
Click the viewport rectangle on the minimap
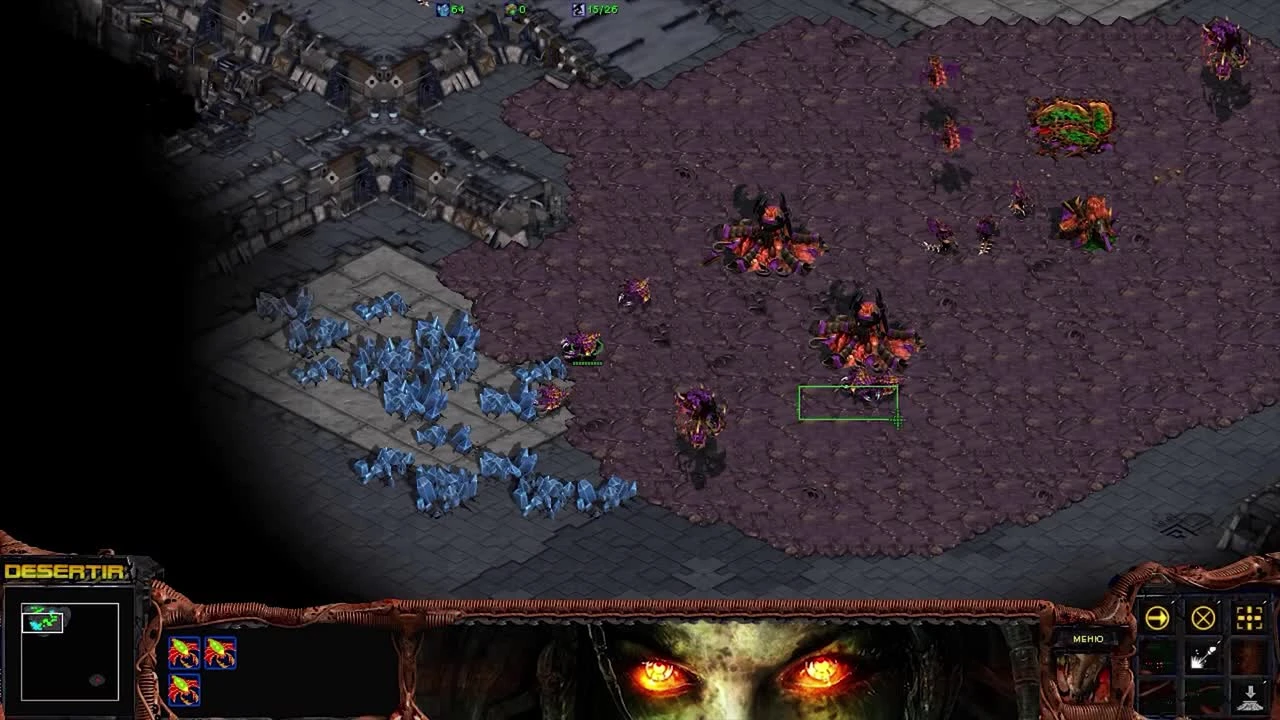click(x=42, y=625)
